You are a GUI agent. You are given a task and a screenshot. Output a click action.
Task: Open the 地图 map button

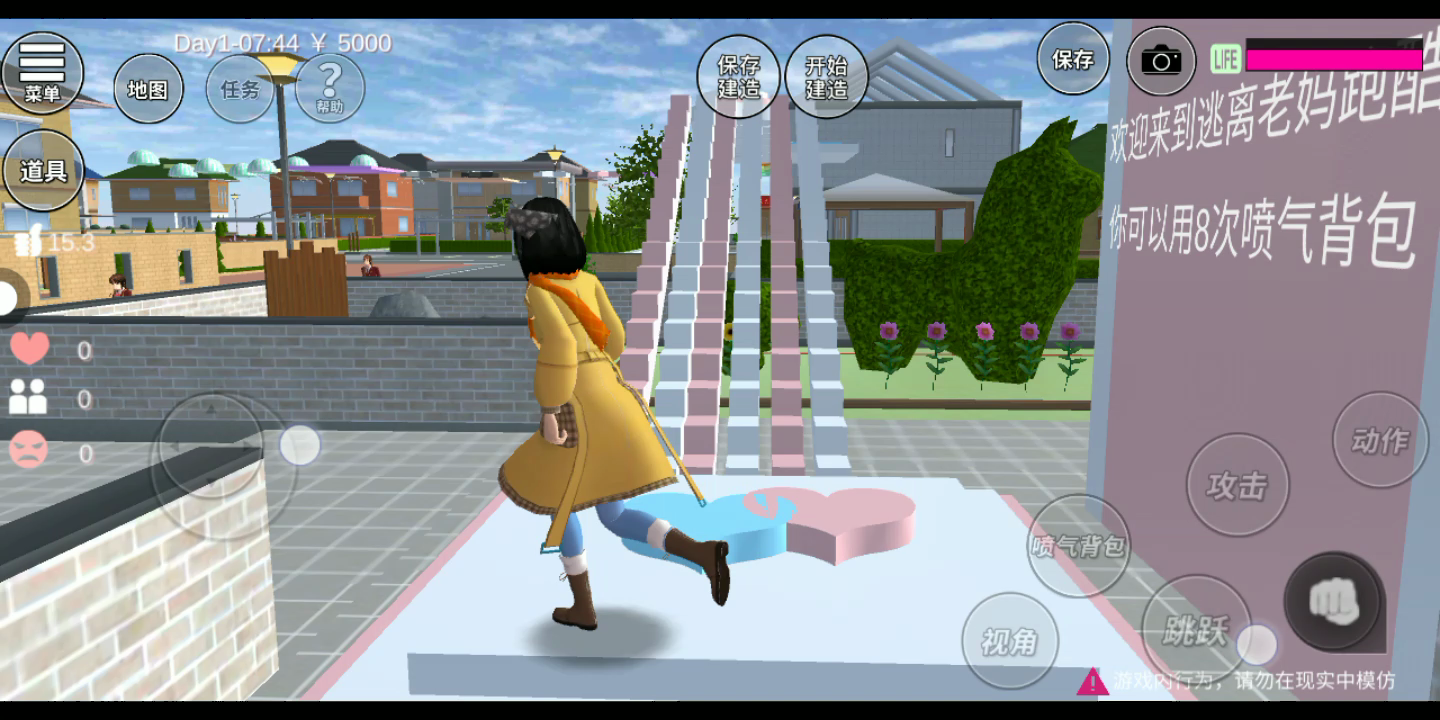point(148,89)
